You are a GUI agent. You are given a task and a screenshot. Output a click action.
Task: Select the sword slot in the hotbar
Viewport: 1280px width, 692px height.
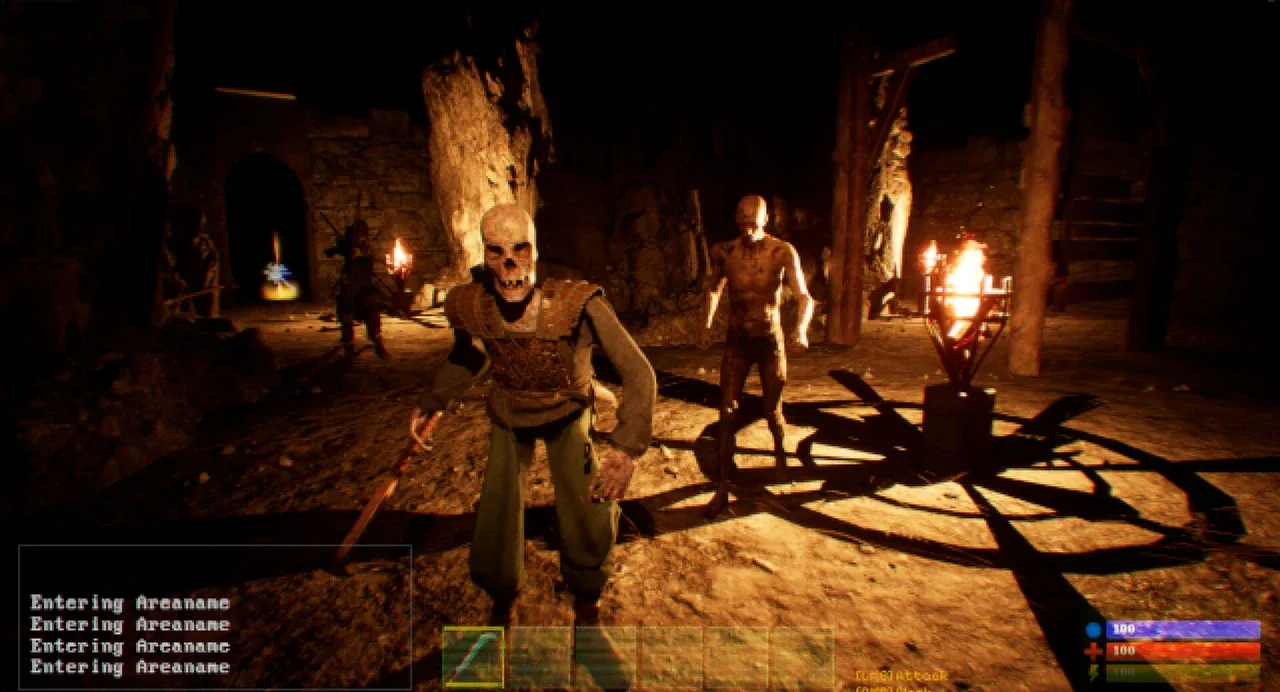click(473, 657)
